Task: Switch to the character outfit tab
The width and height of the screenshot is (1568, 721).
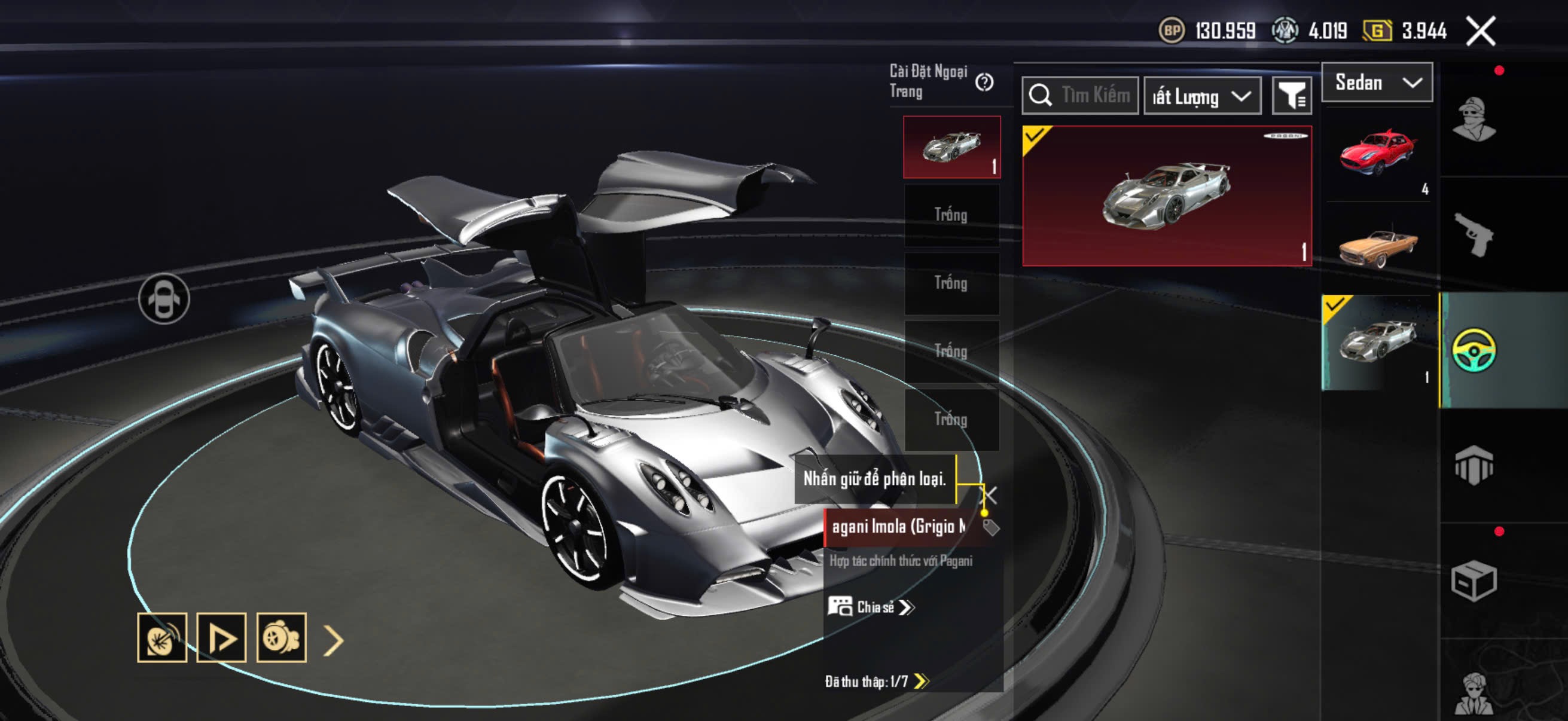Action: (1474, 118)
